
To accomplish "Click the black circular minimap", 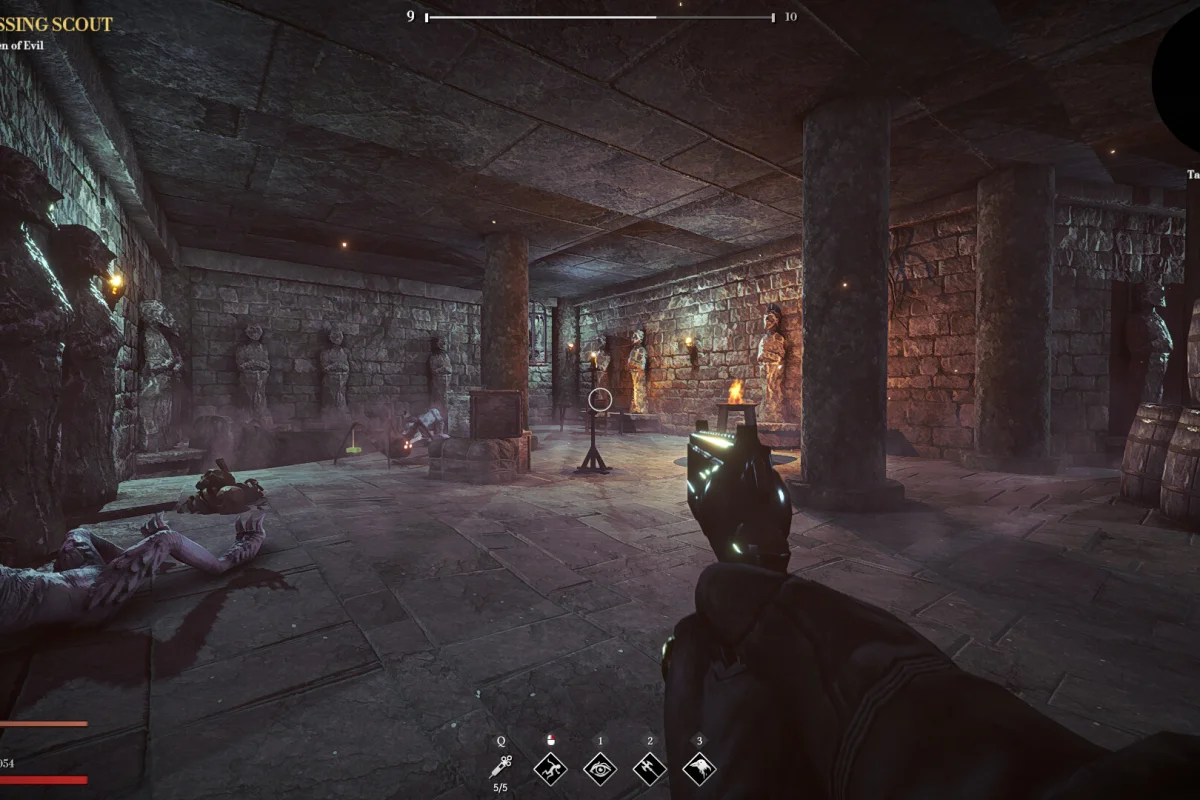I will [1180, 75].
